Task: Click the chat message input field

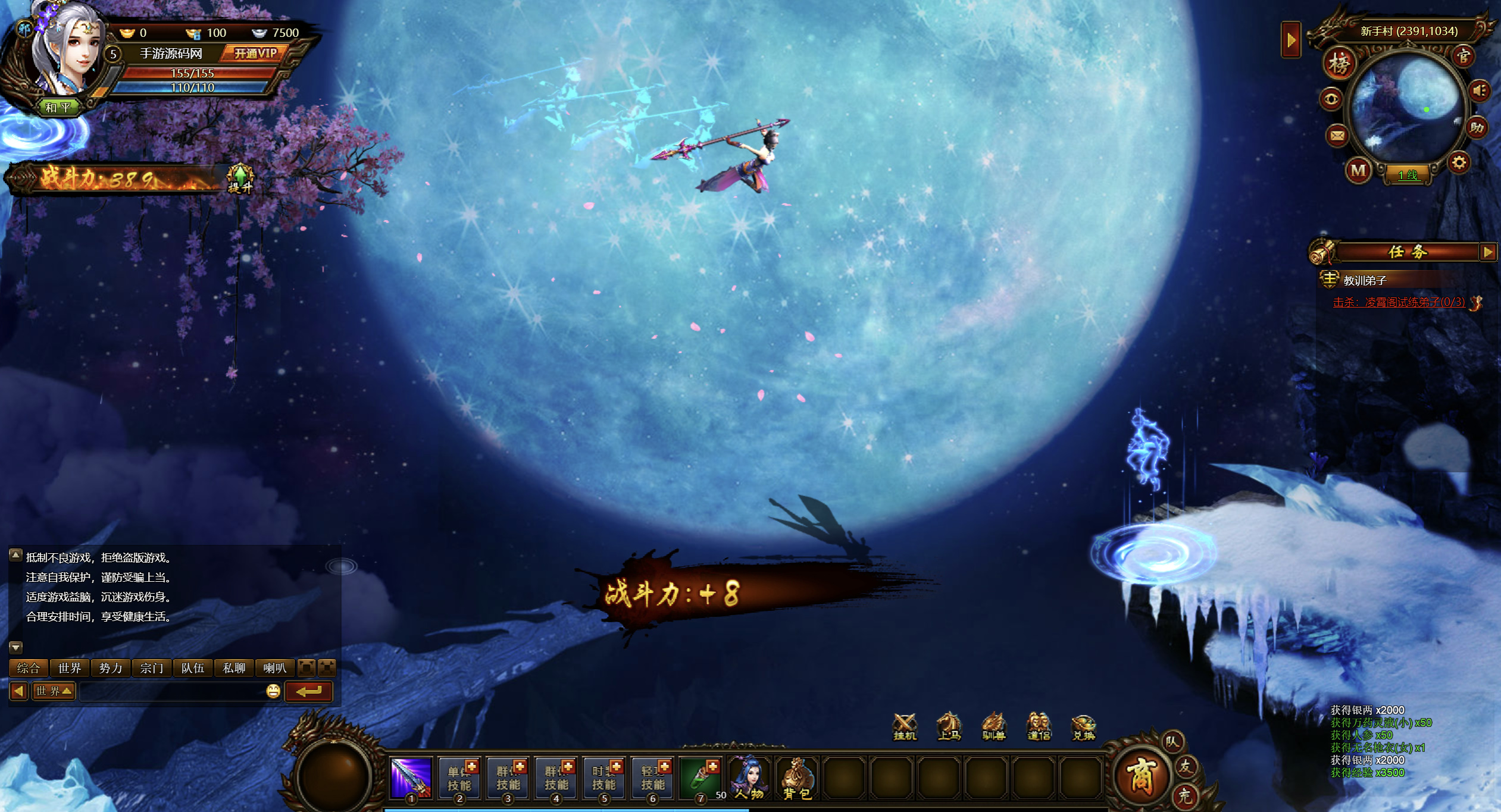Action: (x=171, y=691)
